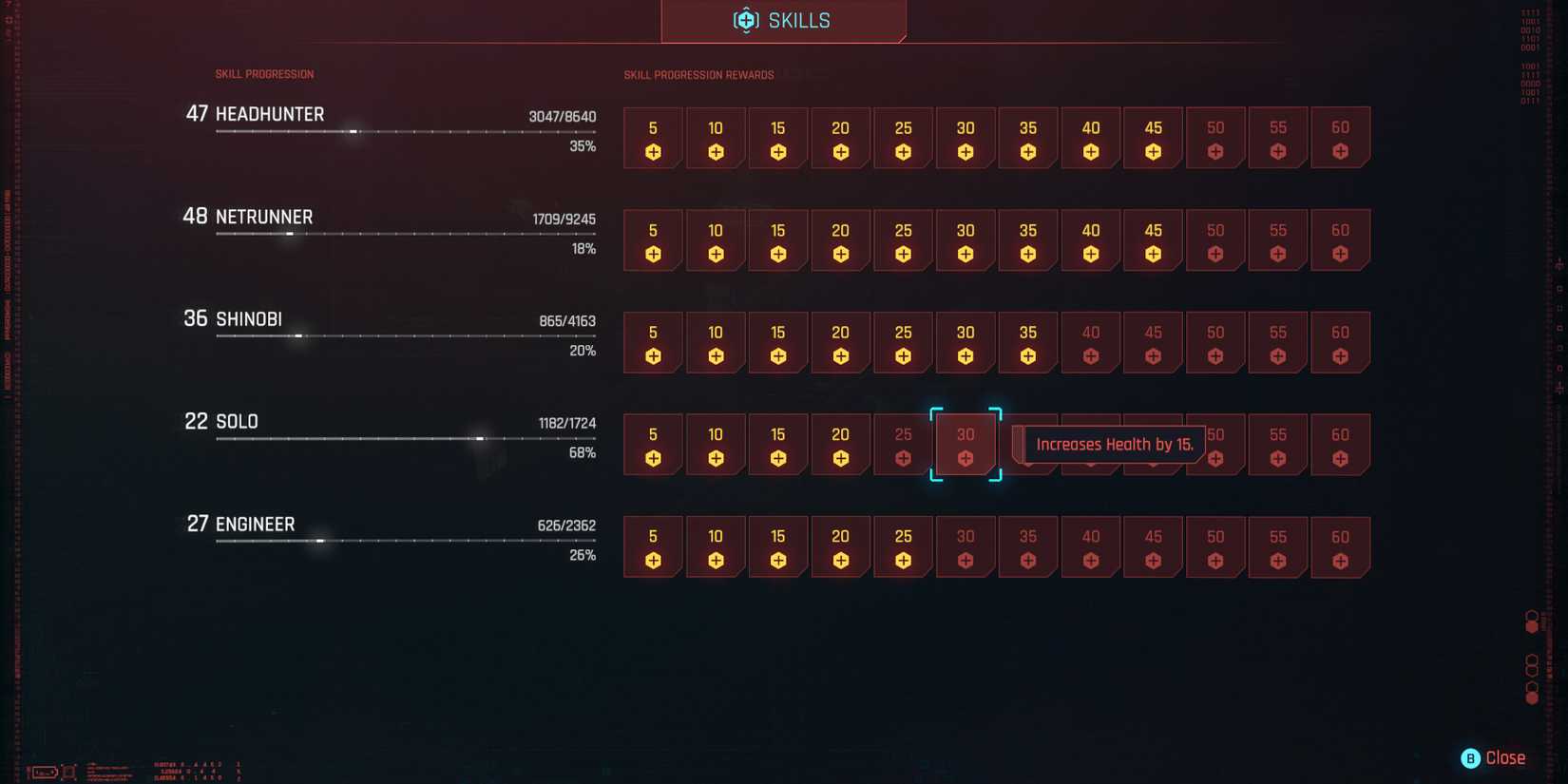Screen dimensions: 1568x784
Task: Select the level 60 Headhunter reward tile
Action: tap(1340, 138)
